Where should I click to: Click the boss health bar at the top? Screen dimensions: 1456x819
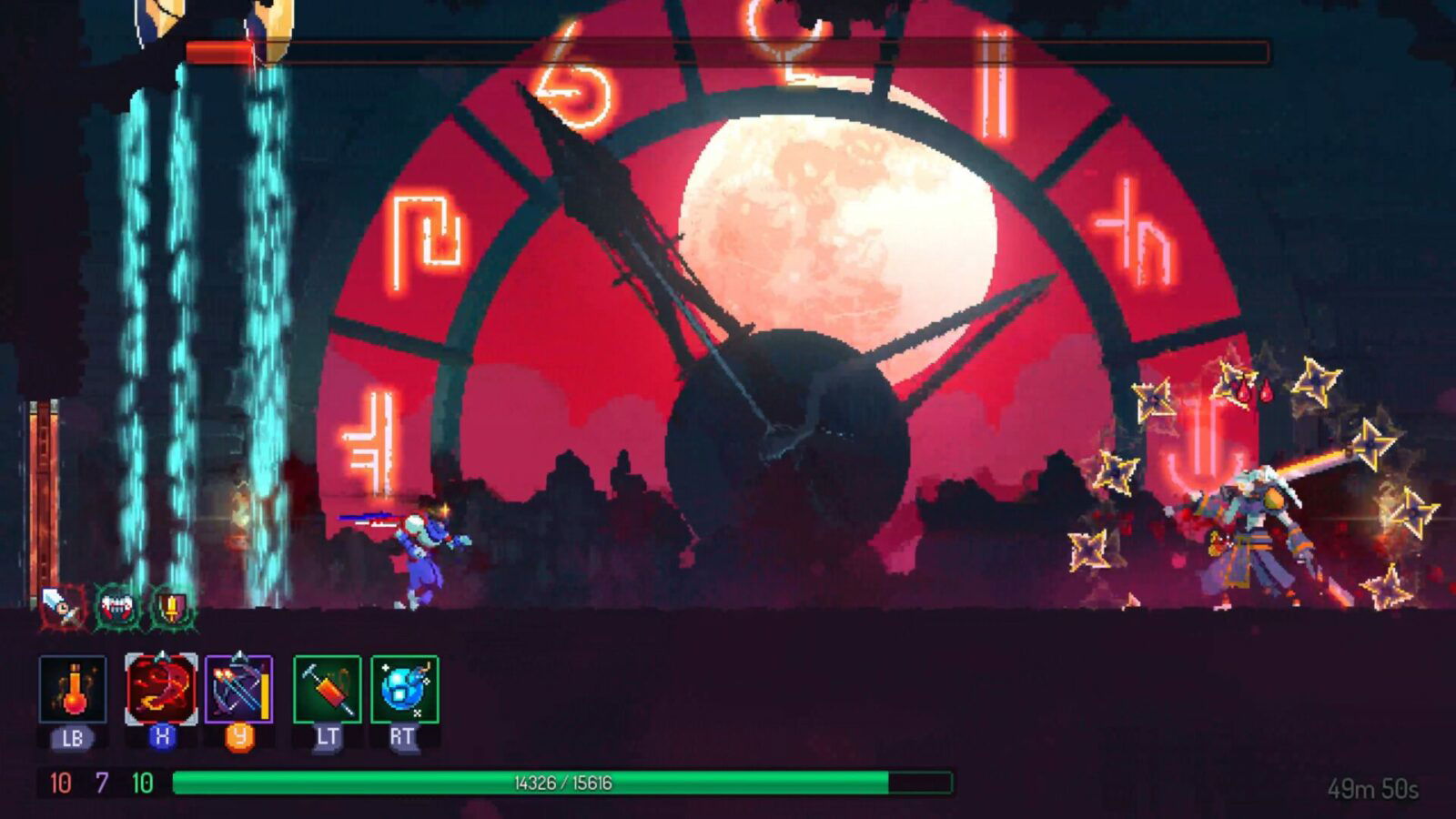pyautogui.click(x=728, y=52)
